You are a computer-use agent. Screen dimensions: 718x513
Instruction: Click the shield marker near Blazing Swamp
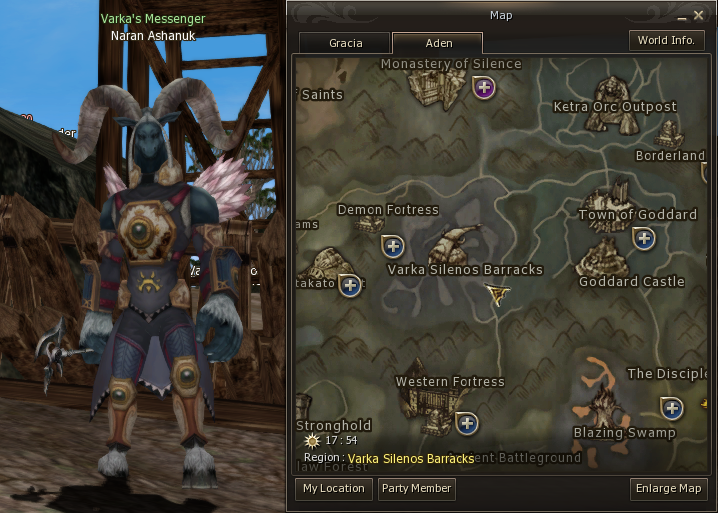point(672,408)
